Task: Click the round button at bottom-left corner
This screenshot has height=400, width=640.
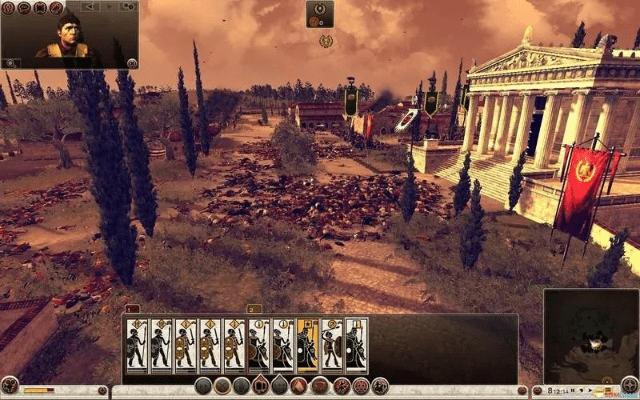Action: (x=9, y=386)
